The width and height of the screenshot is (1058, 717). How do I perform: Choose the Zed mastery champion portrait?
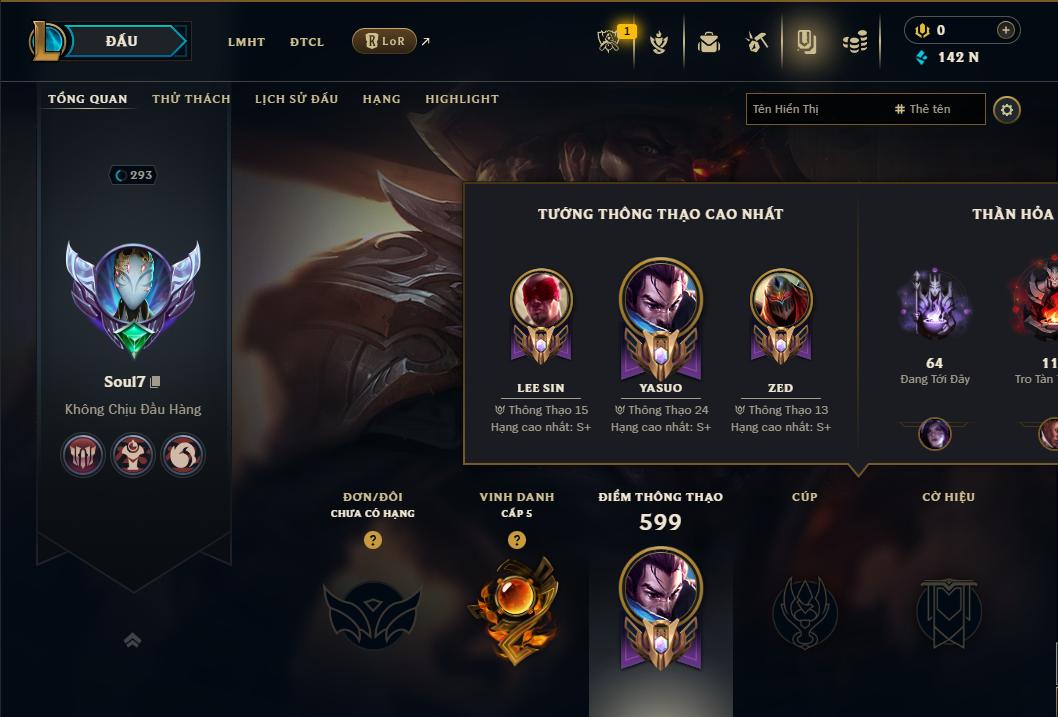coord(781,300)
